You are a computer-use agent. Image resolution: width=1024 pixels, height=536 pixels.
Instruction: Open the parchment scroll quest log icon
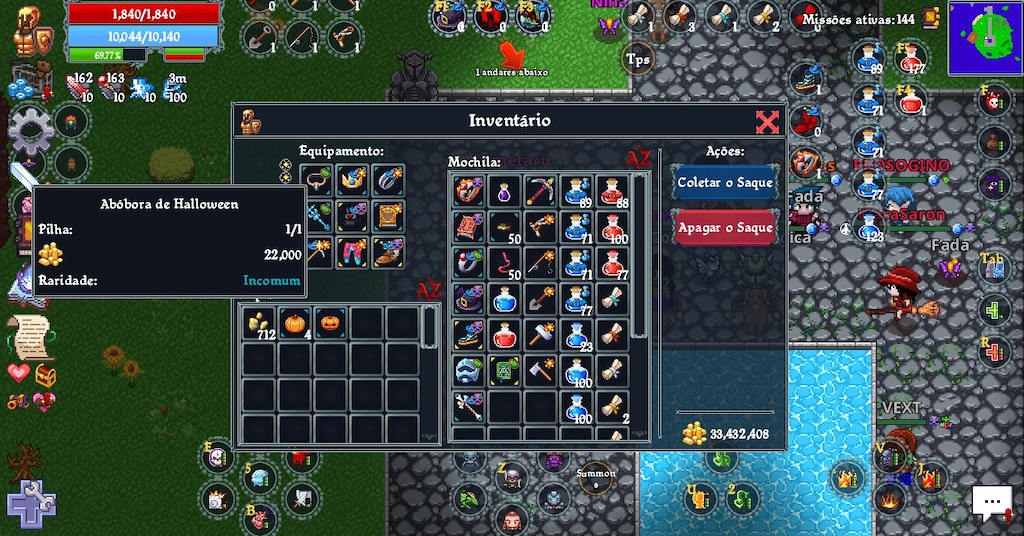[x=29, y=335]
